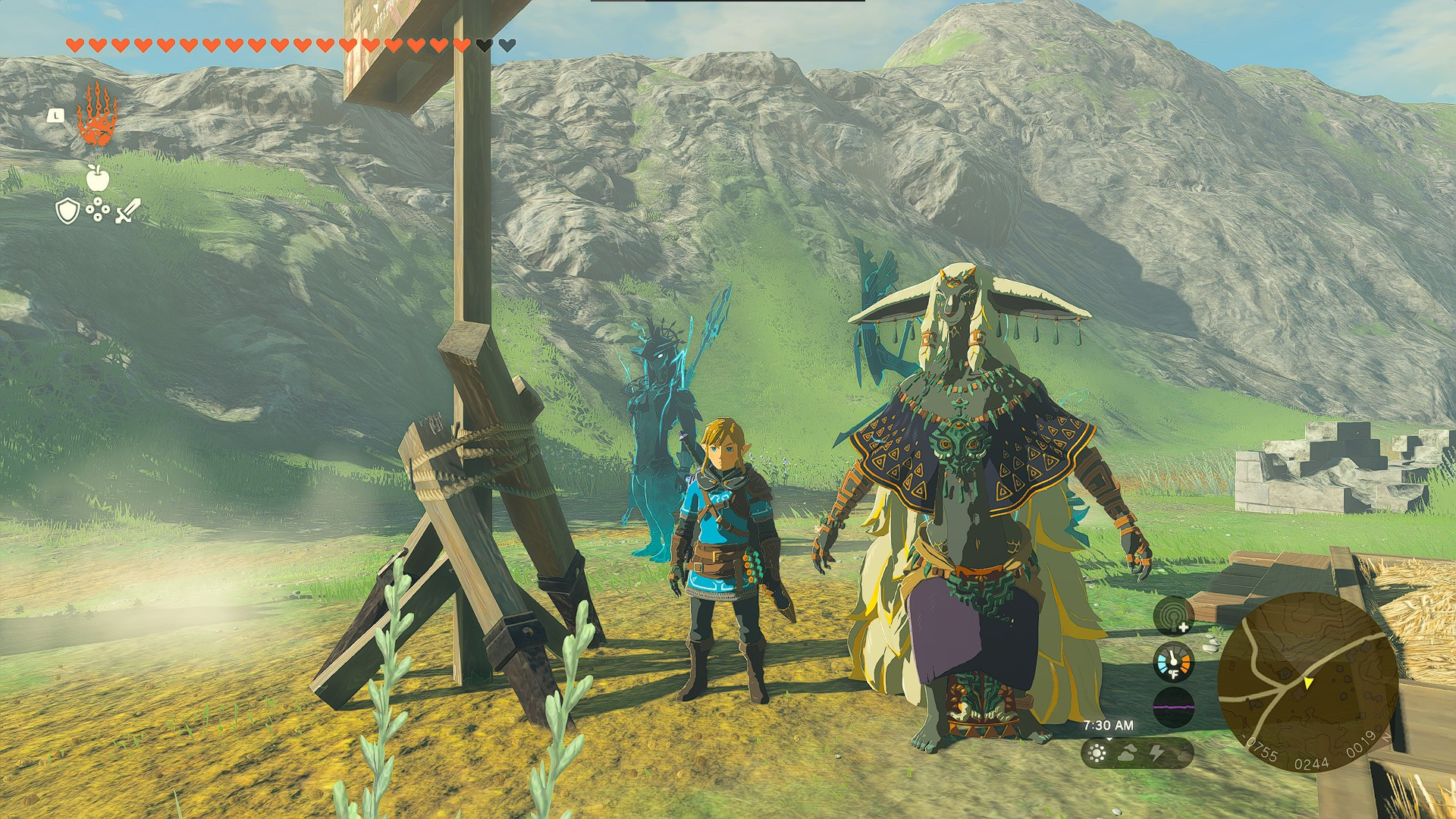Viewport: 1456px width, 819px height.
Task: Open the compass N marker on the minimap
Action: pos(1387,737)
